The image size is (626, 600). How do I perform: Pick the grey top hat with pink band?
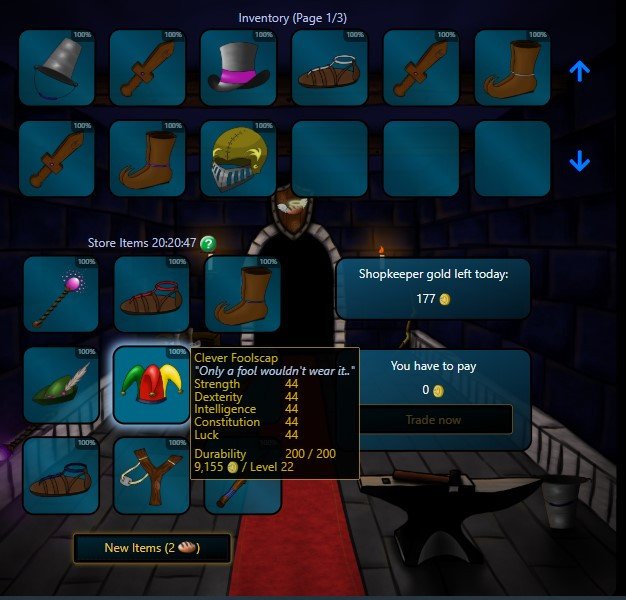tap(238, 68)
